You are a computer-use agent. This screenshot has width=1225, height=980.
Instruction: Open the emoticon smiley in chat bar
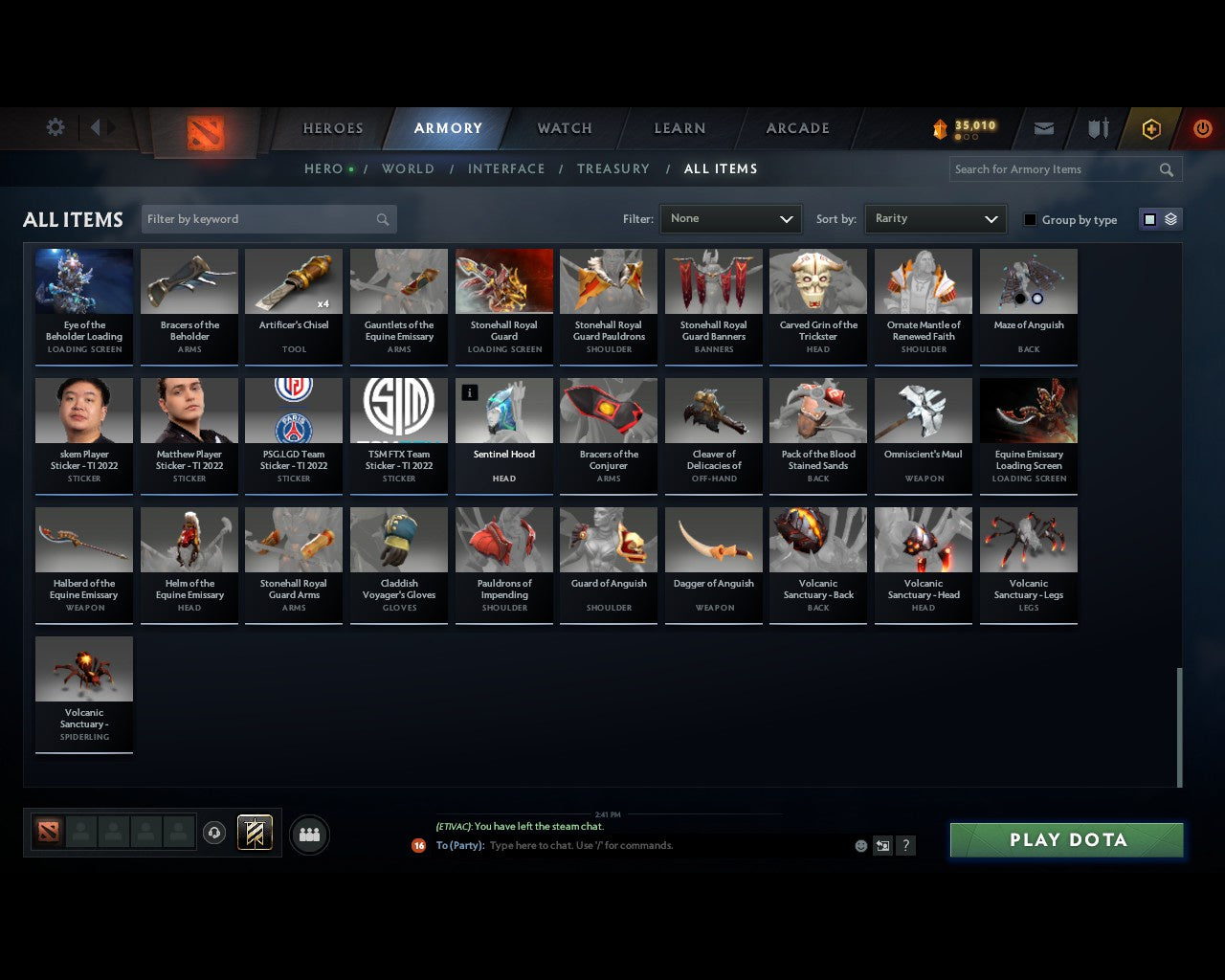pos(860,846)
